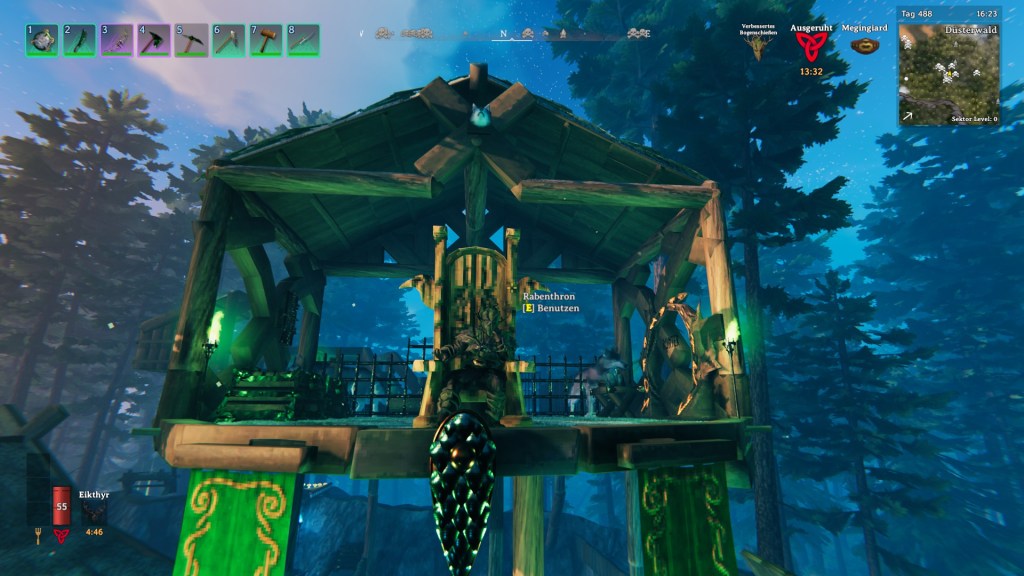
Task: Equip the hoe in hotbar slot 6
Action: tap(228, 40)
